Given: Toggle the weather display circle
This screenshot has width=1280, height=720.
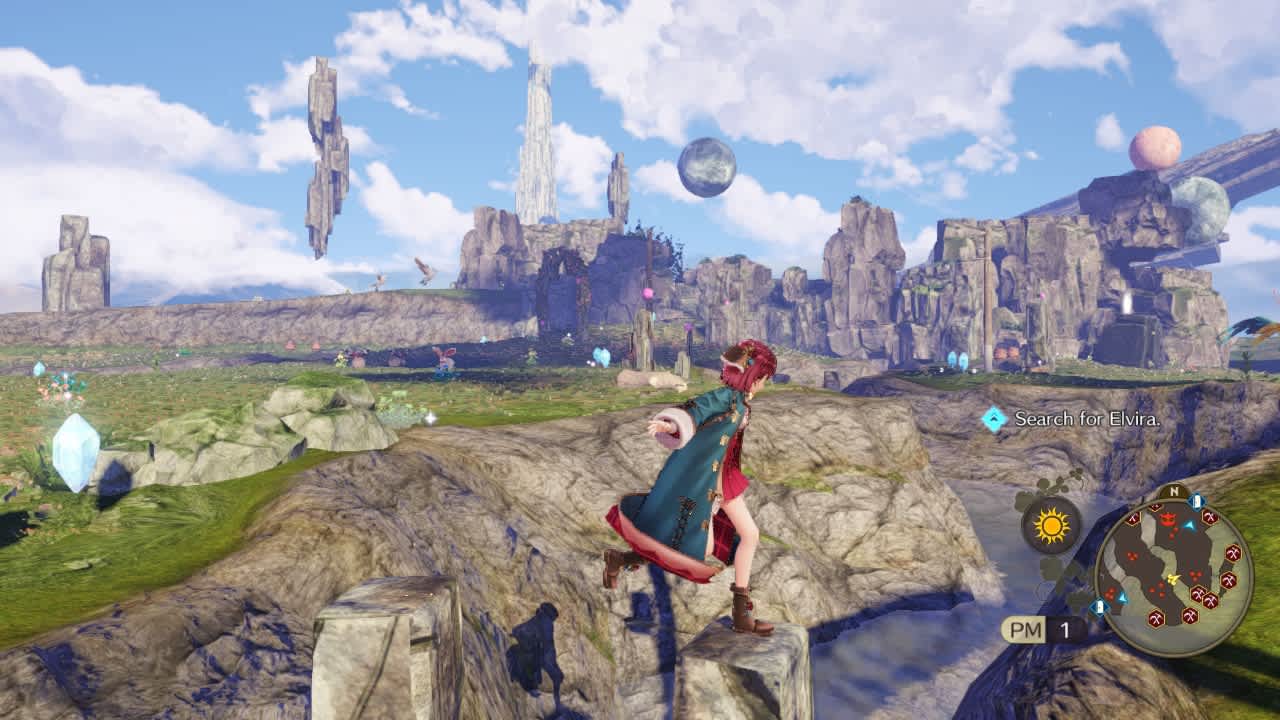Looking at the screenshot, I should [1050, 523].
